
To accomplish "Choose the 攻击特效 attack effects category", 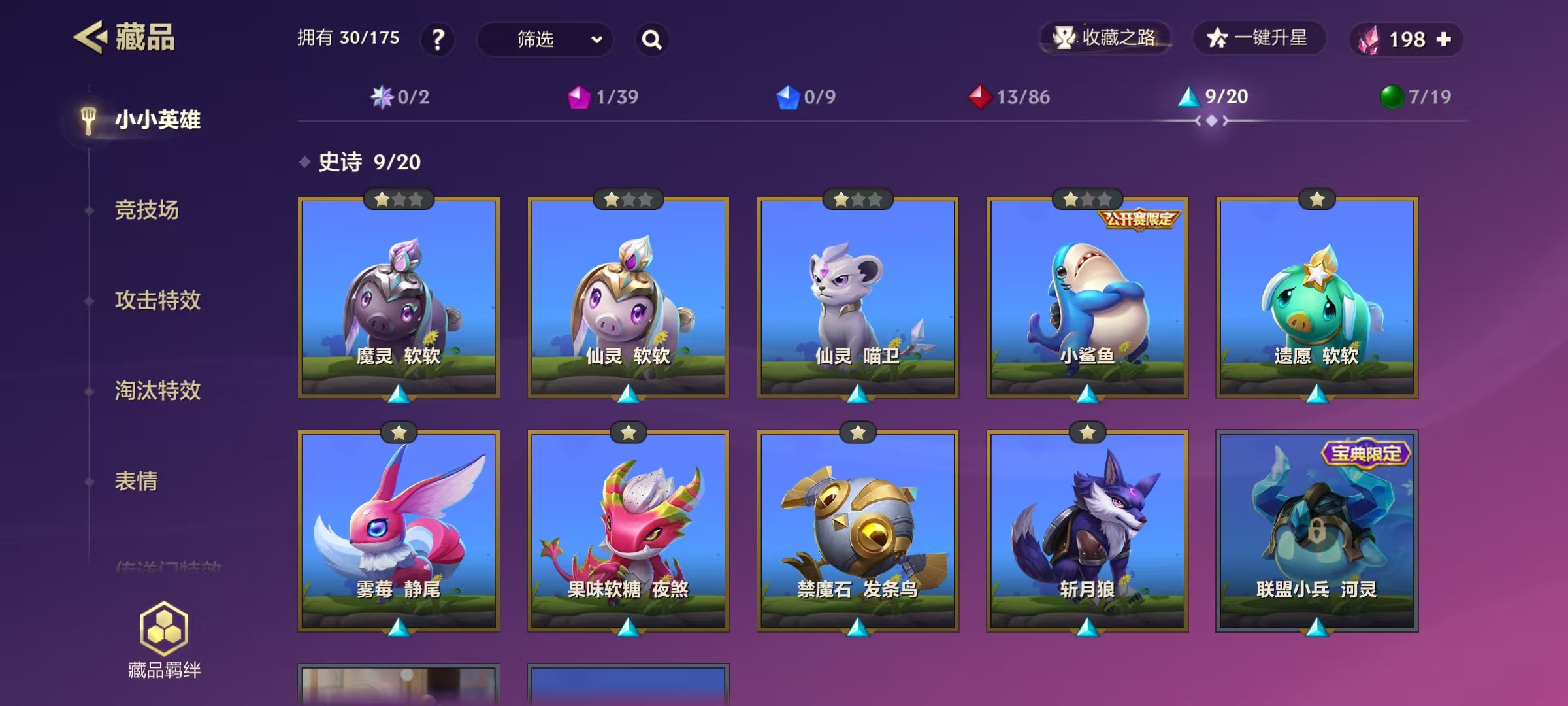I will [157, 300].
